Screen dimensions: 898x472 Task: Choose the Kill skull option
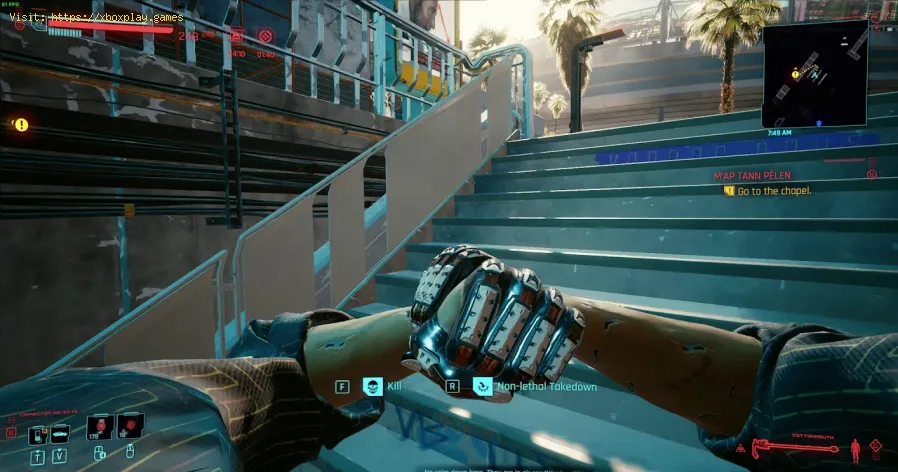373,385
